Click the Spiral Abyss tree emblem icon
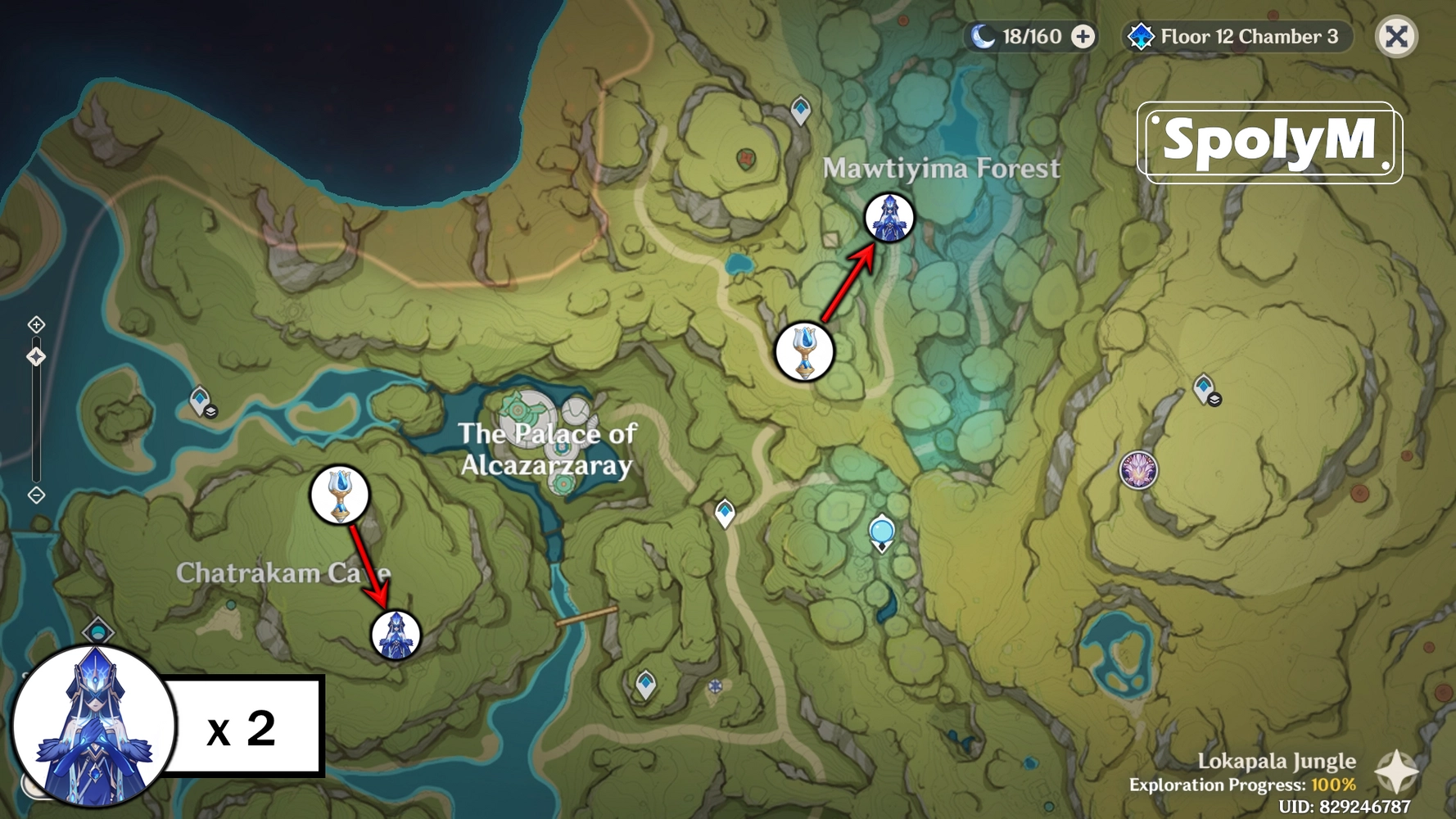 coord(1142,36)
